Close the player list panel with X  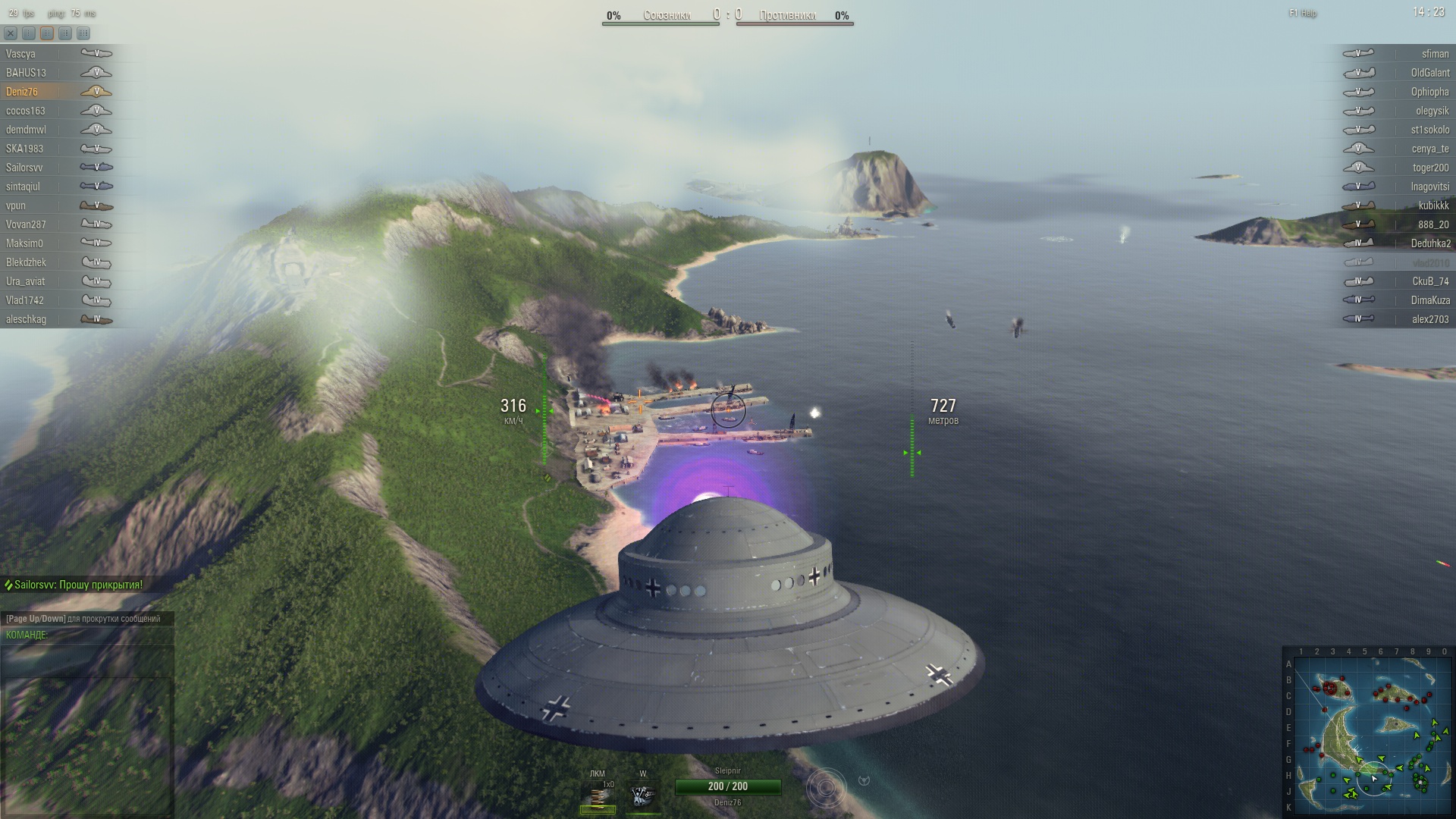point(11,33)
